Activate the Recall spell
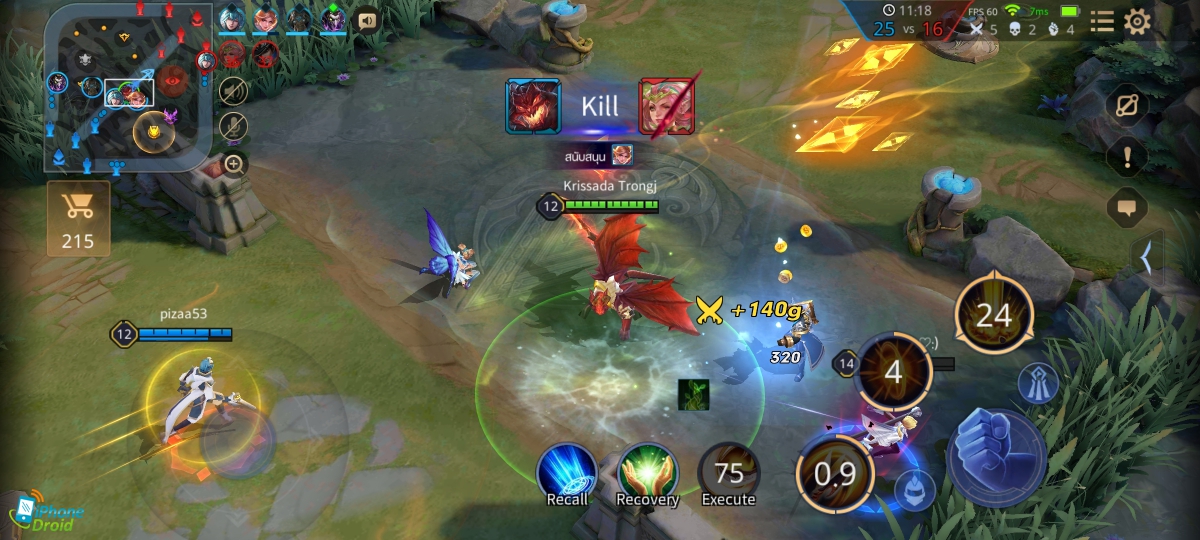The height and width of the screenshot is (540, 1200). click(567, 474)
